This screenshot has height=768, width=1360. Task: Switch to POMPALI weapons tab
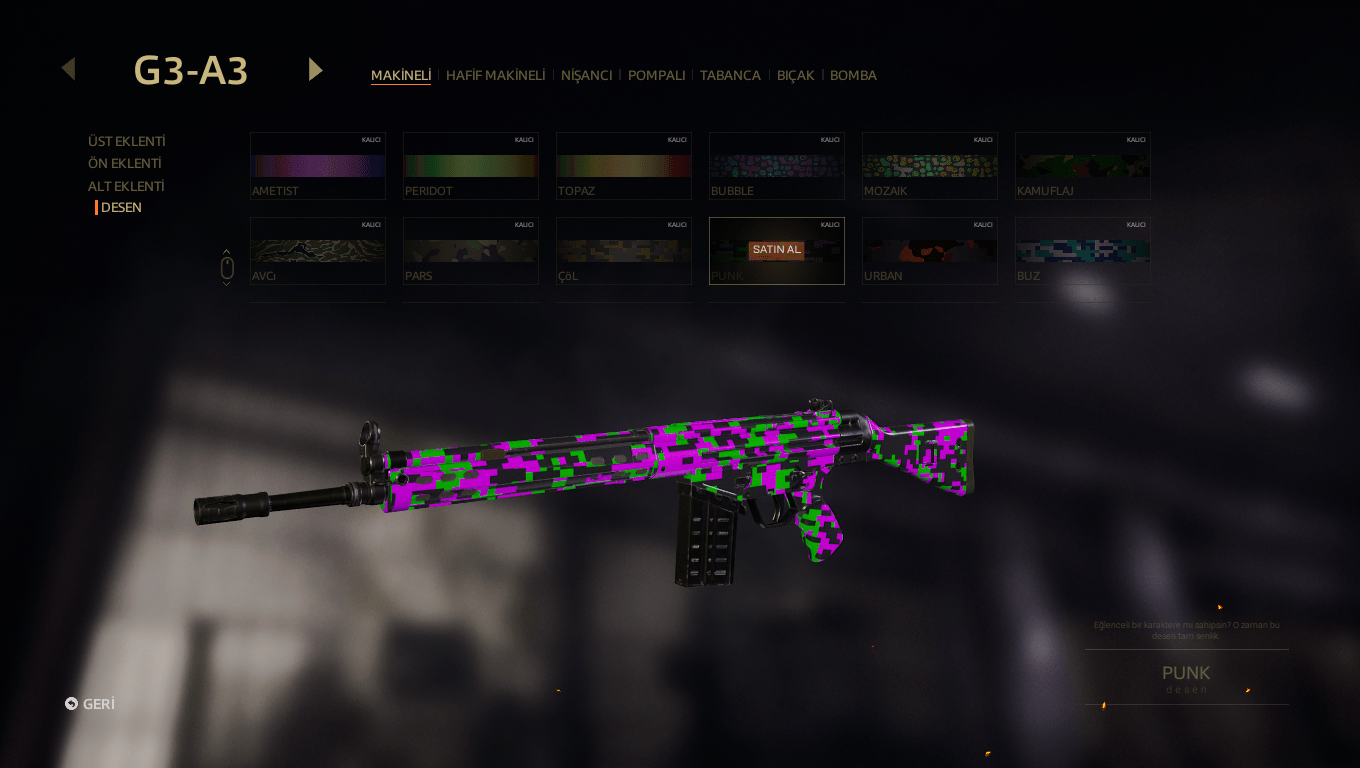point(656,76)
